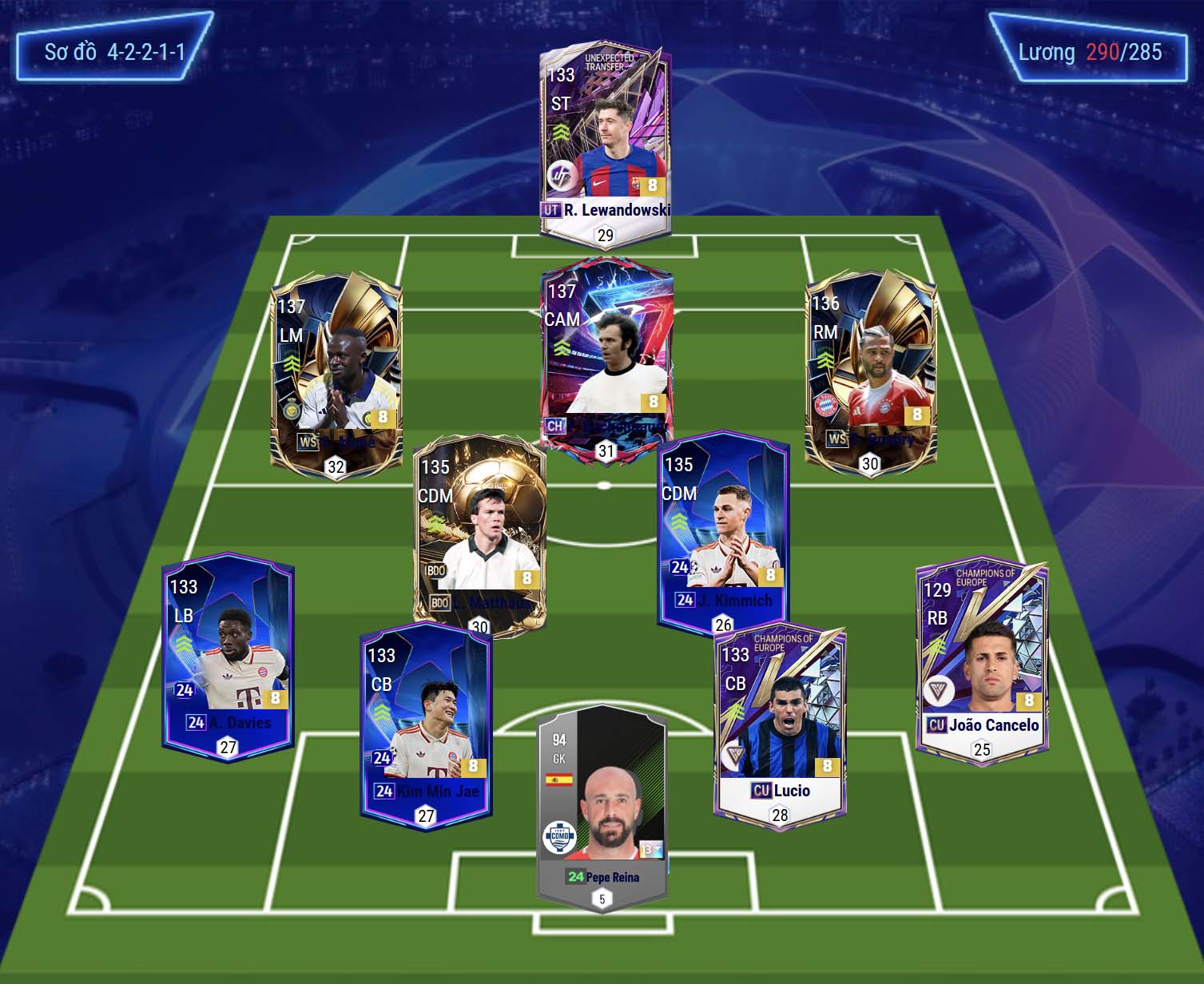Select the RM Gnabry player card

870,371
